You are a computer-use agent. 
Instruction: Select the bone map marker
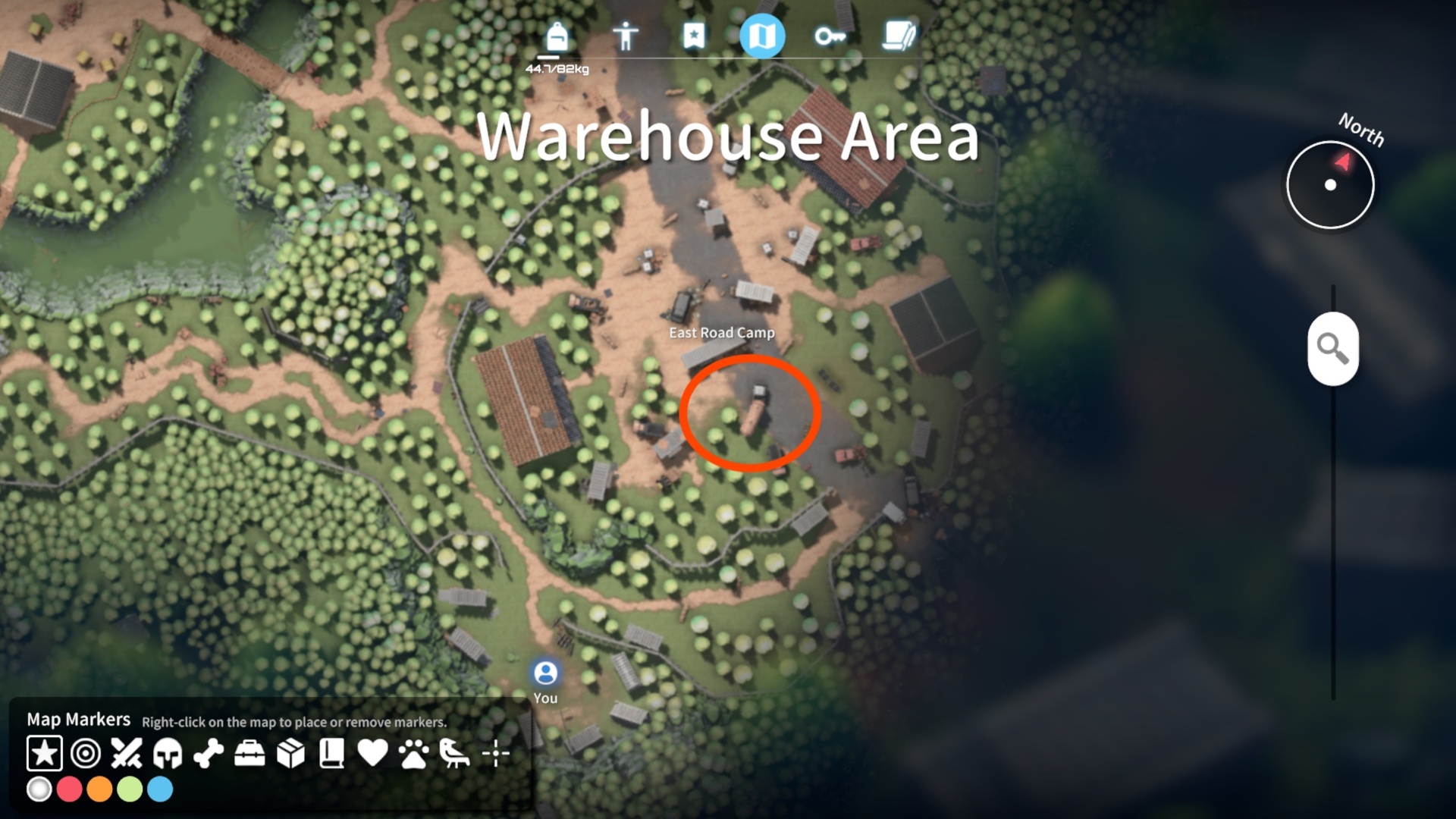209,753
